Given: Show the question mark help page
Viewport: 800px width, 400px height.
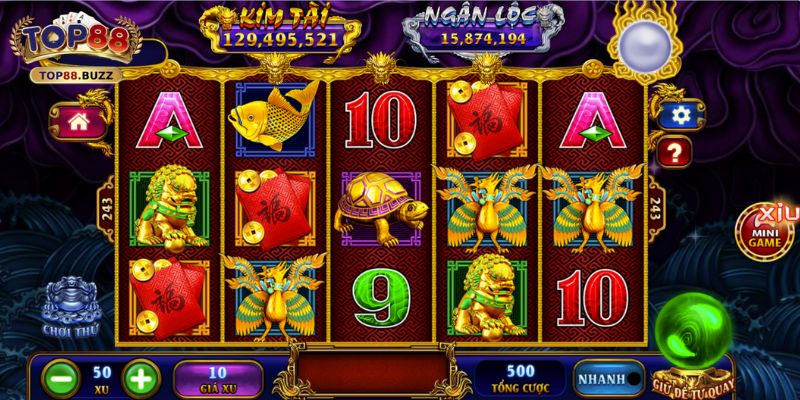Looking at the screenshot, I should (x=676, y=152).
